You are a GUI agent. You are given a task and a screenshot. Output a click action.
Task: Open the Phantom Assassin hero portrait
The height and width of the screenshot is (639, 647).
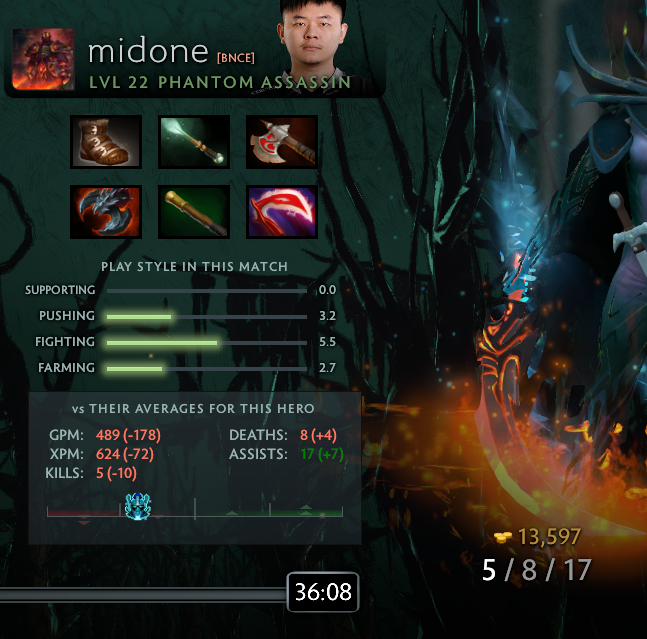click(43, 60)
